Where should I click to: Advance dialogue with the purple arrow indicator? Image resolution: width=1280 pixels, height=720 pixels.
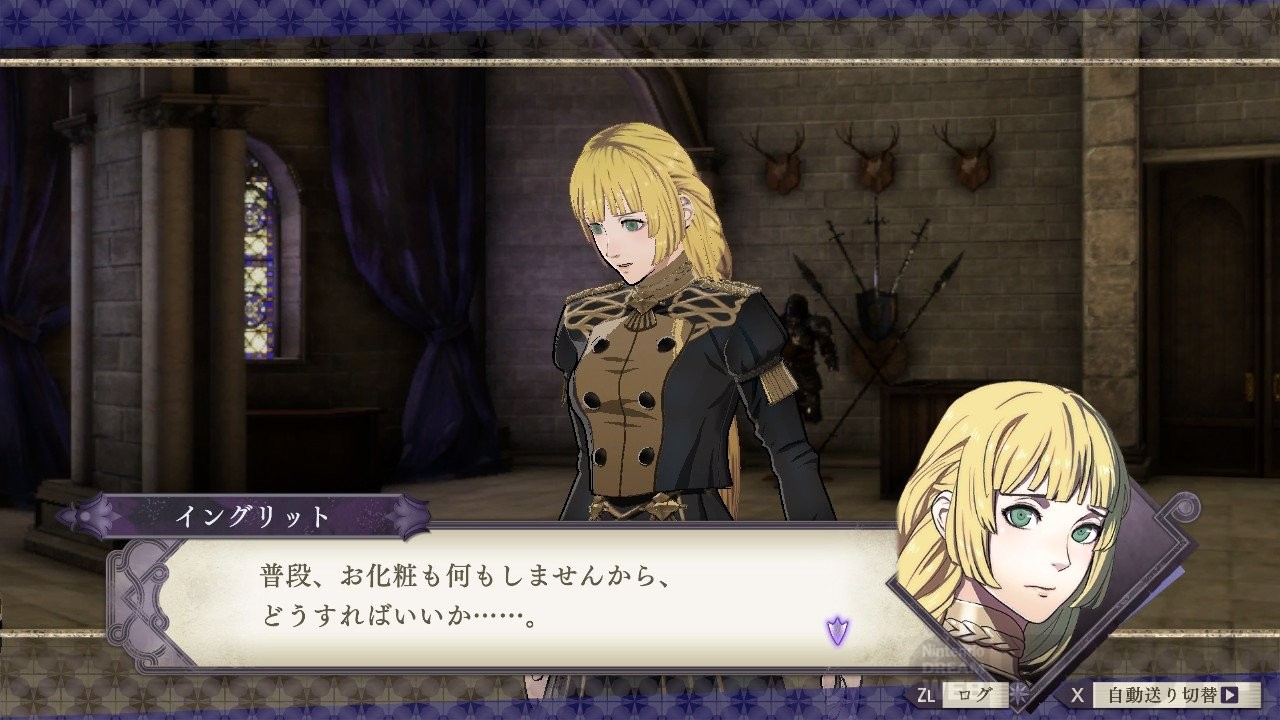click(x=837, y=630)
